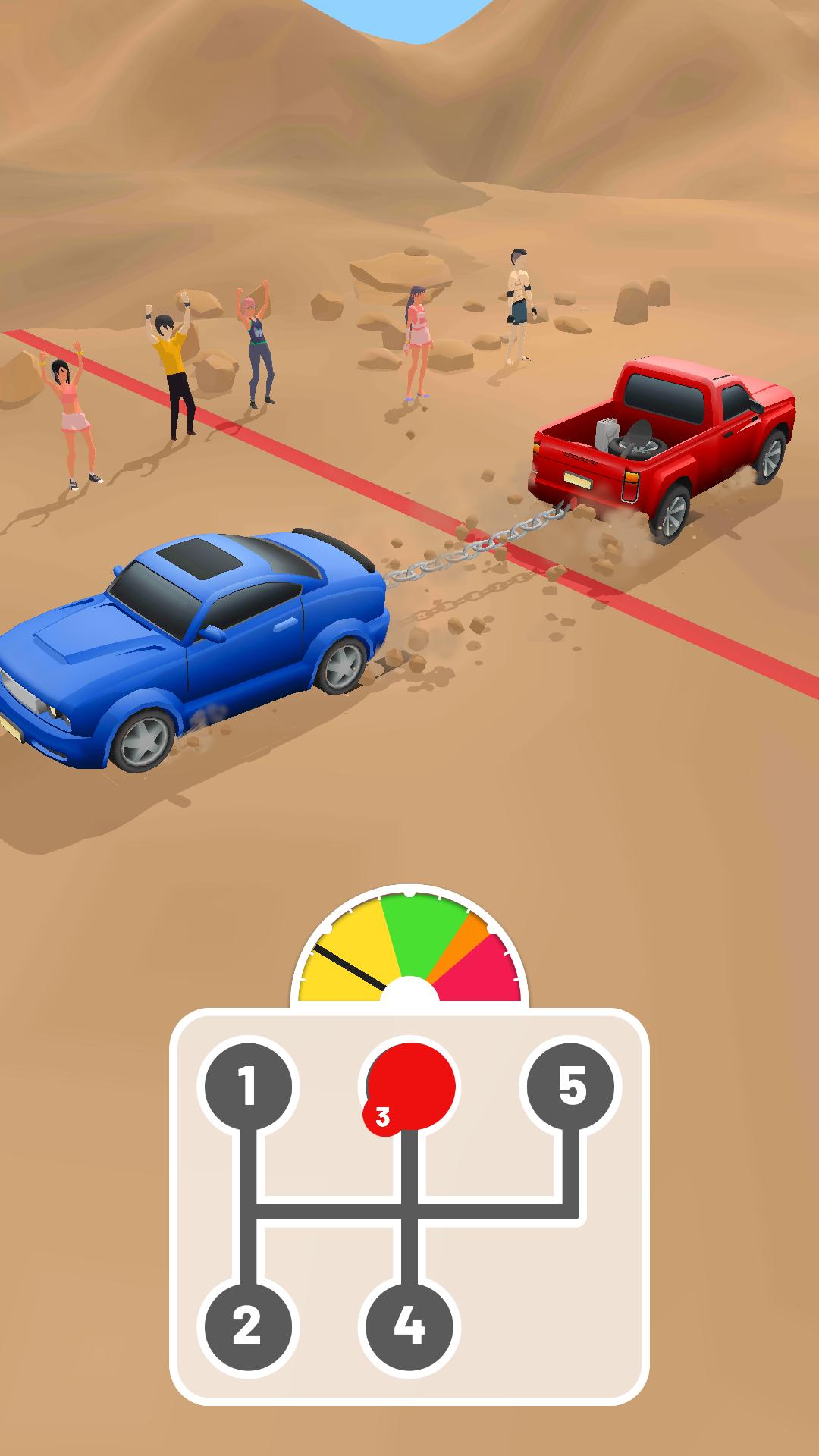Select gear 4 on the shifter

coord(409,1326)
